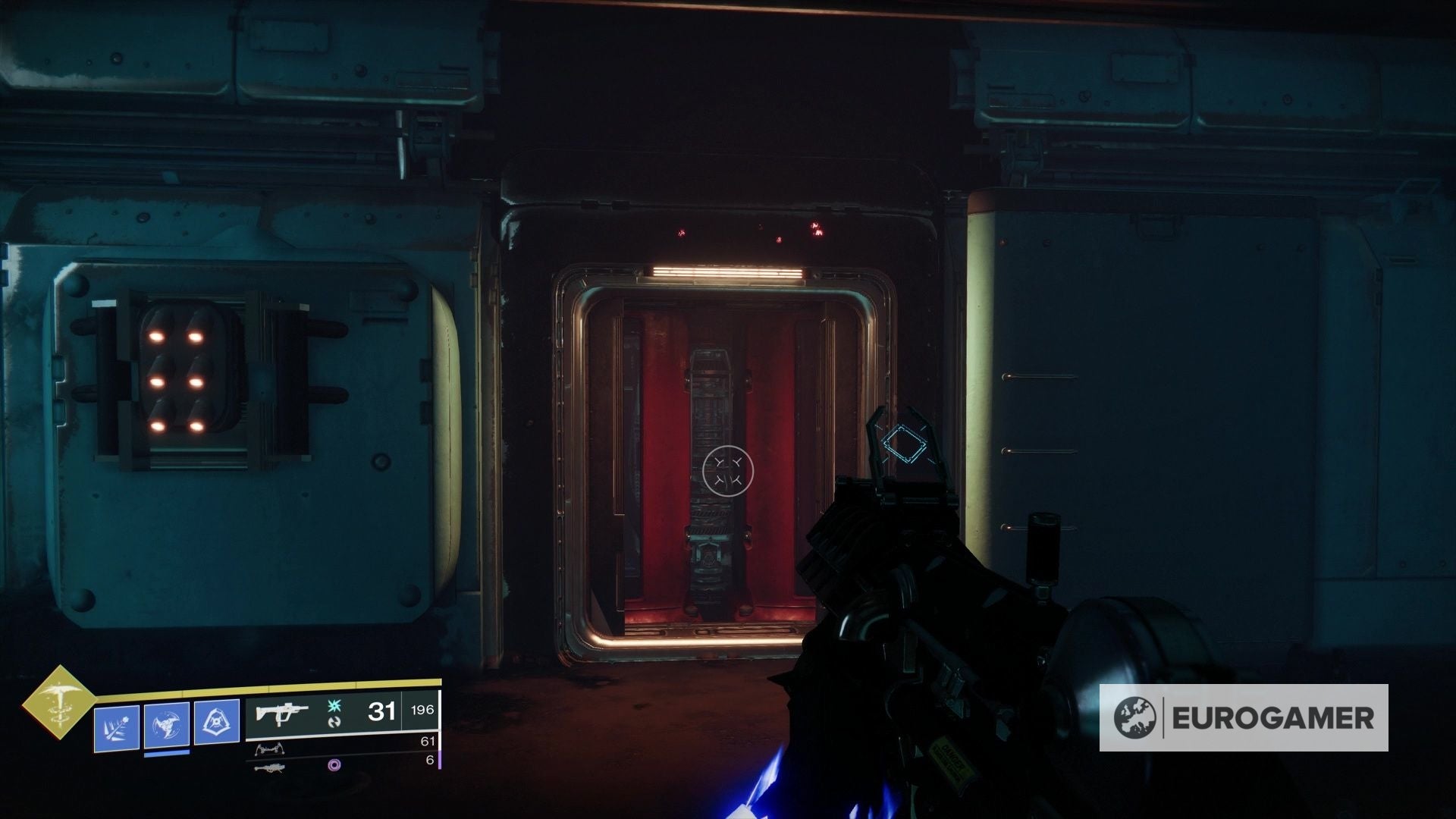
Task: Select the spinning grenade ability icon
Action: pyautogui.click(x=166, y=726)
